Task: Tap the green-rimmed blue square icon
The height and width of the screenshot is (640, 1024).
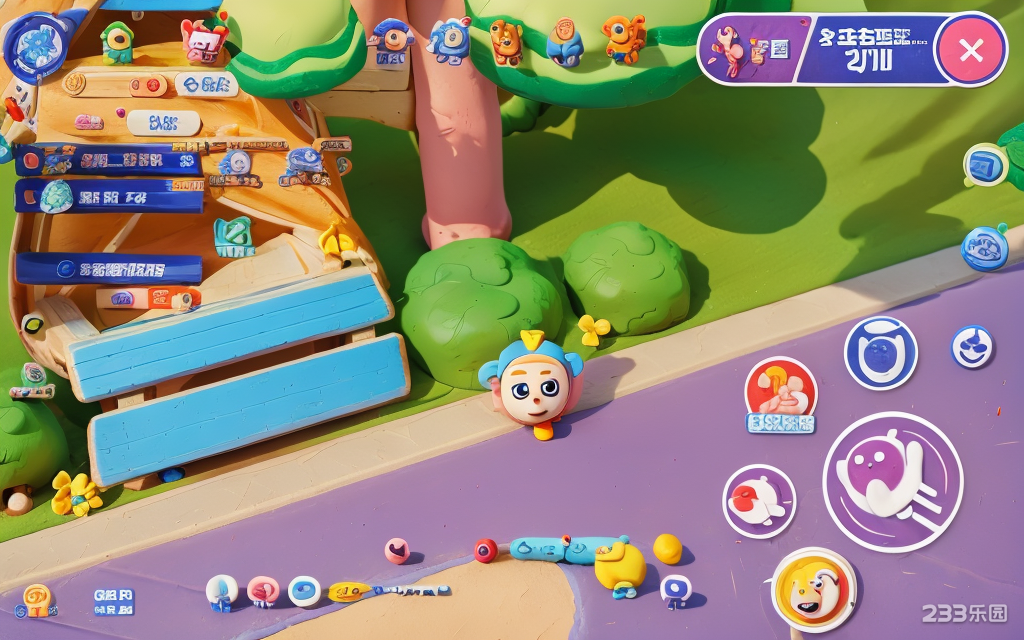Action: pyautogui.click(x=985, y=166)
